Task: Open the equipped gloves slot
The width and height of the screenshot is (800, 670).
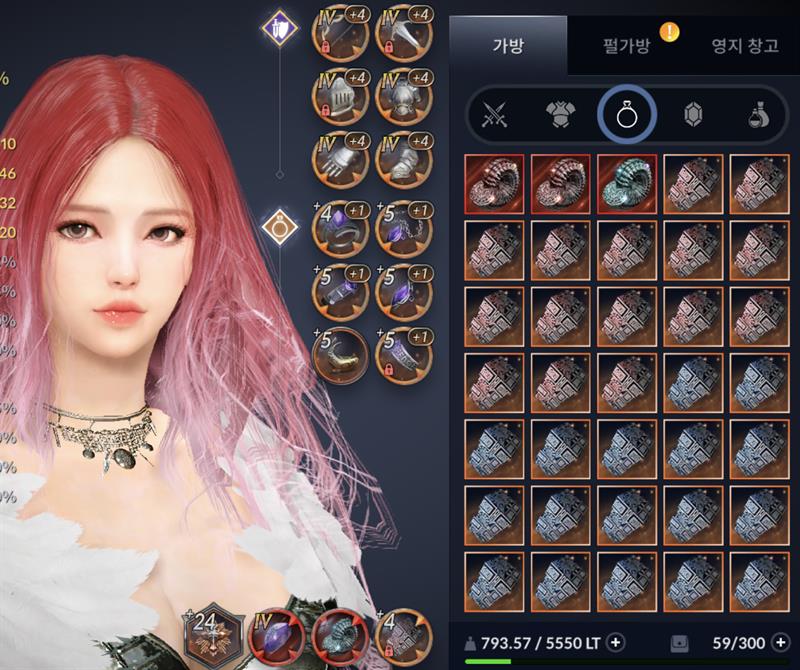Action: [342, 160]
